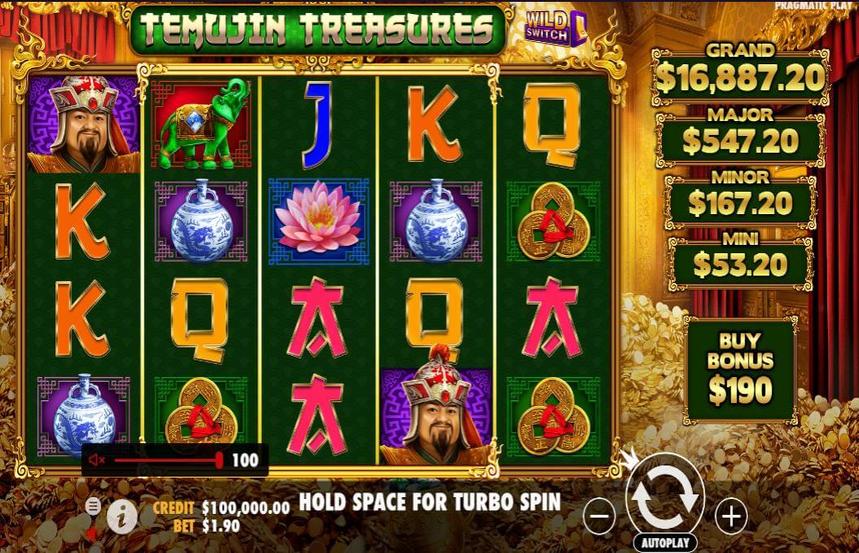Spin the reels with the circular arrows button
The image size is (859, 553).
(x=665, y=497)
